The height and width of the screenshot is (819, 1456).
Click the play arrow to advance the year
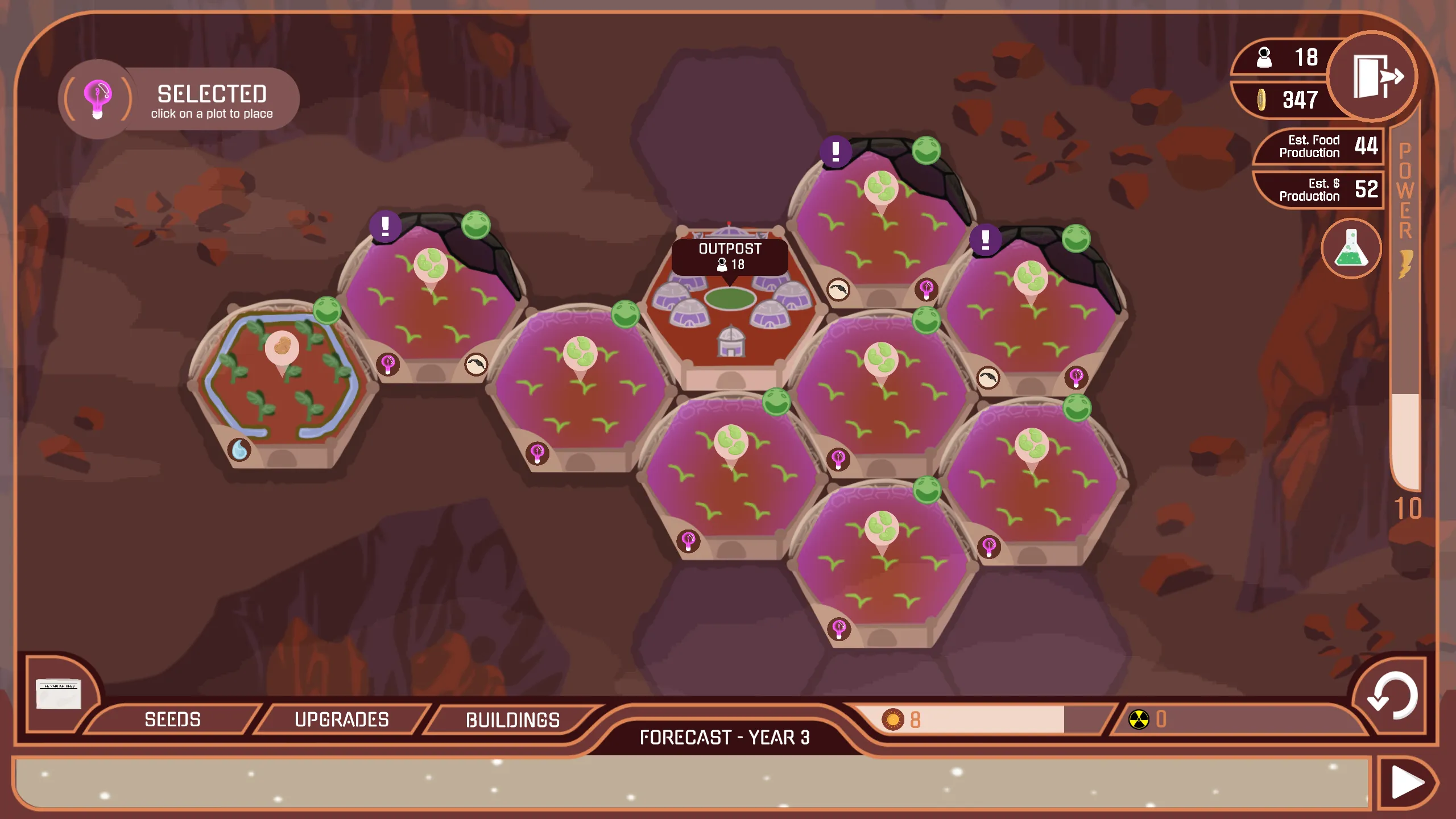click(x=1407, y=783)
